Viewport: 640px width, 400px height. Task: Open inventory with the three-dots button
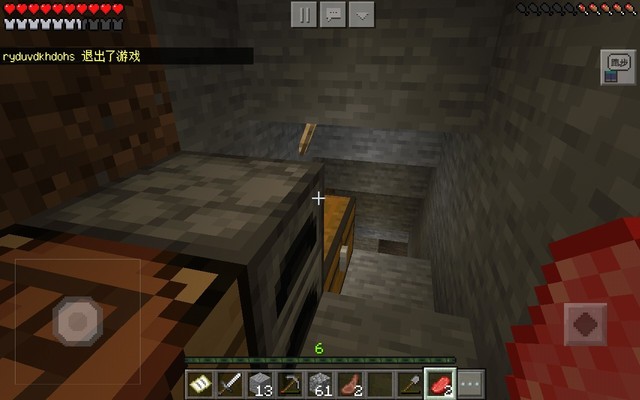pos(470,384)
